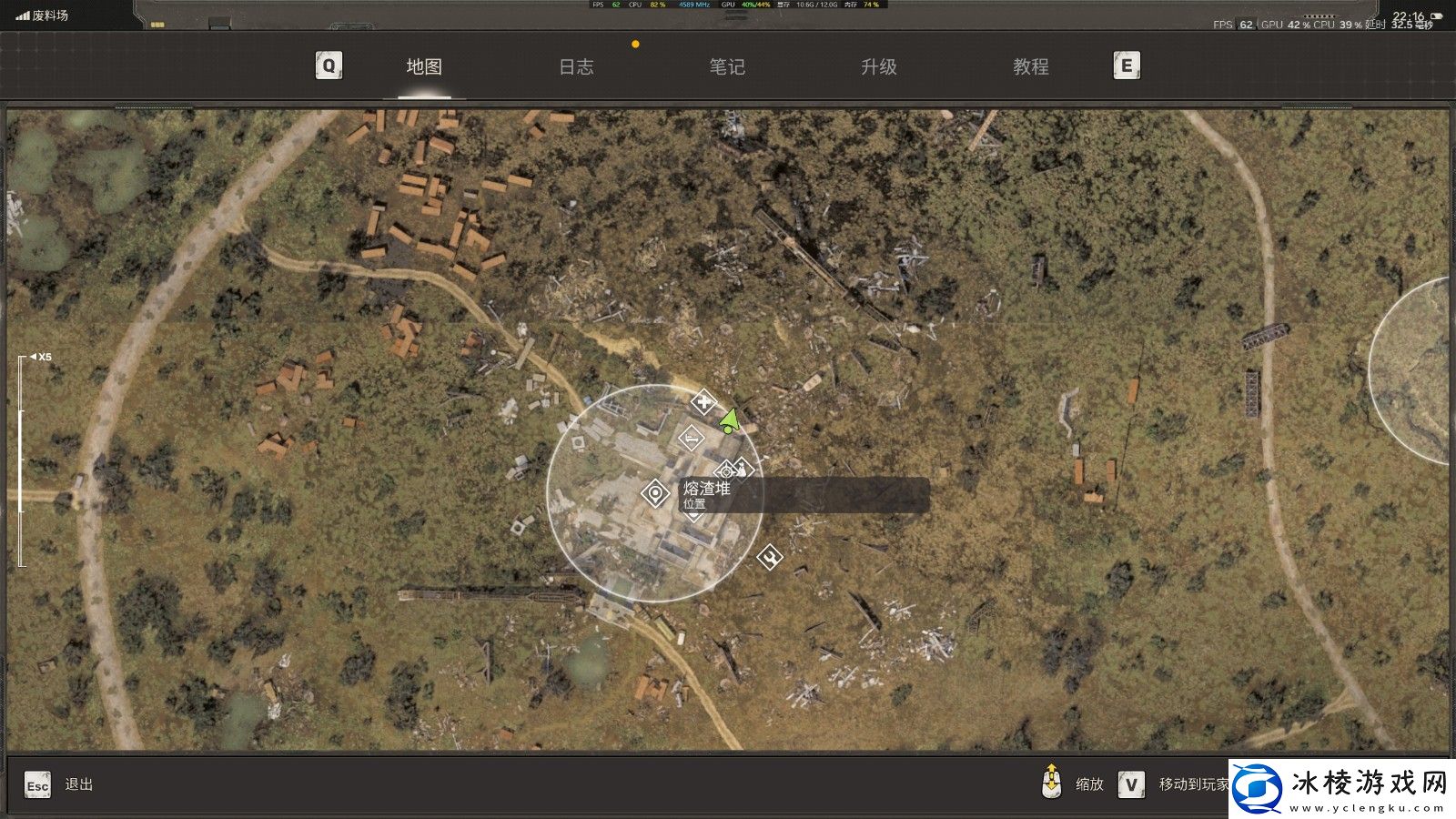Switch to the 笔记 notes tab
1456x819 pixels.
727,66
